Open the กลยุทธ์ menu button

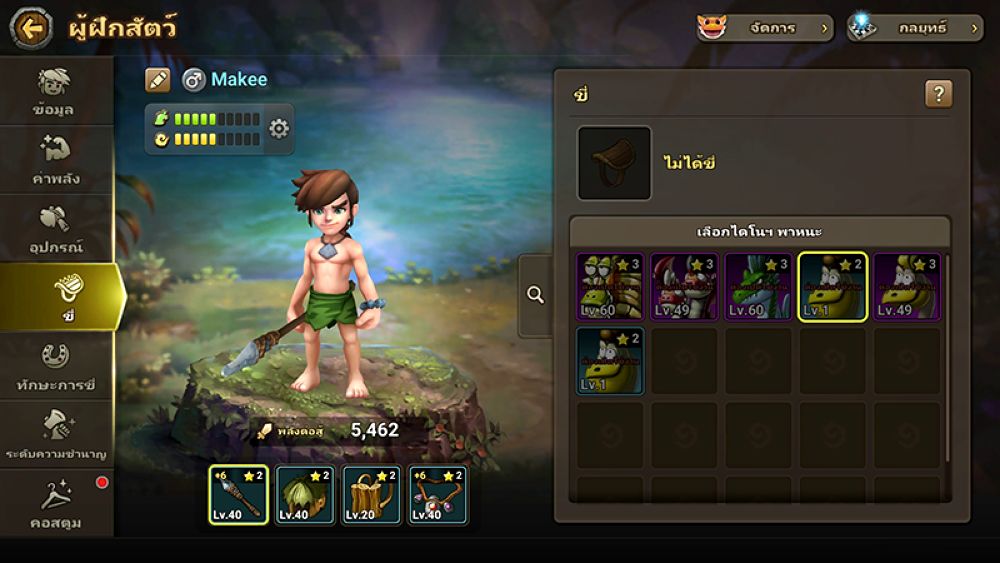coord(915,28)
